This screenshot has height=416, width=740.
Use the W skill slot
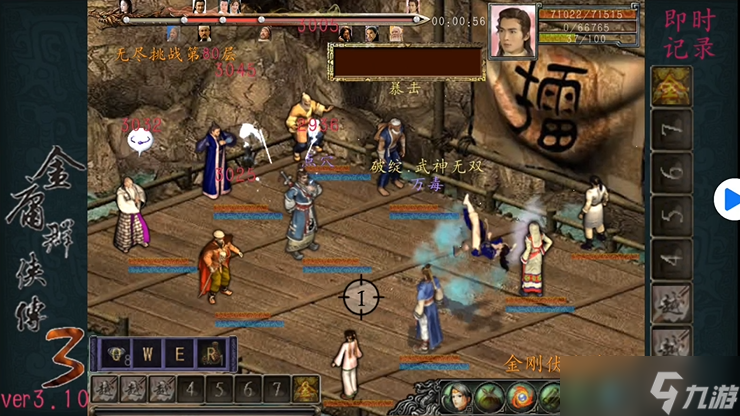pos(150,353)
